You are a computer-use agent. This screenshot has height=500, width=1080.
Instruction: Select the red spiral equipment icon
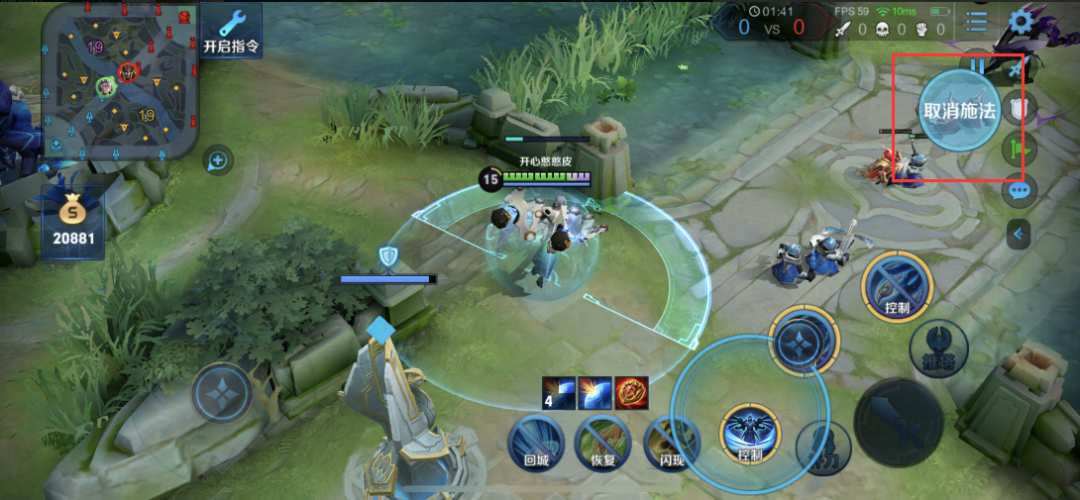tap(632, 391)
